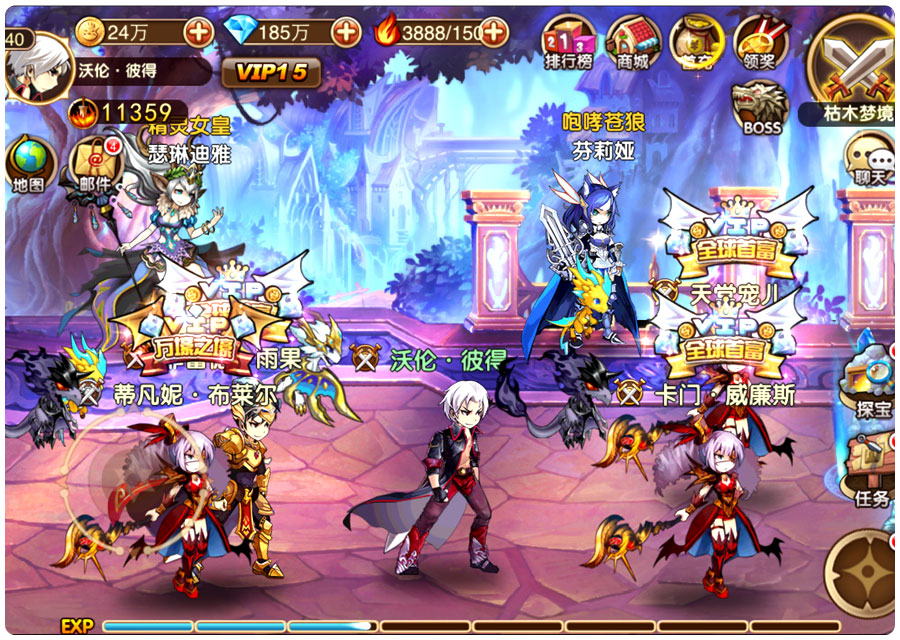900x640 pixels.
Task: Open the quest list (任务)
Action: point(870,472)
